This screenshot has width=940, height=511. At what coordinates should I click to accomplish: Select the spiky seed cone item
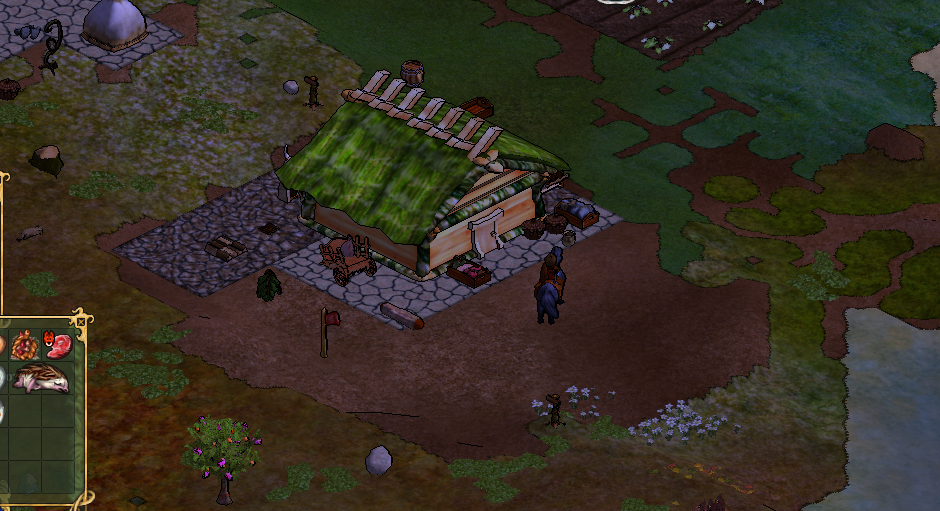tap(24, 347)
